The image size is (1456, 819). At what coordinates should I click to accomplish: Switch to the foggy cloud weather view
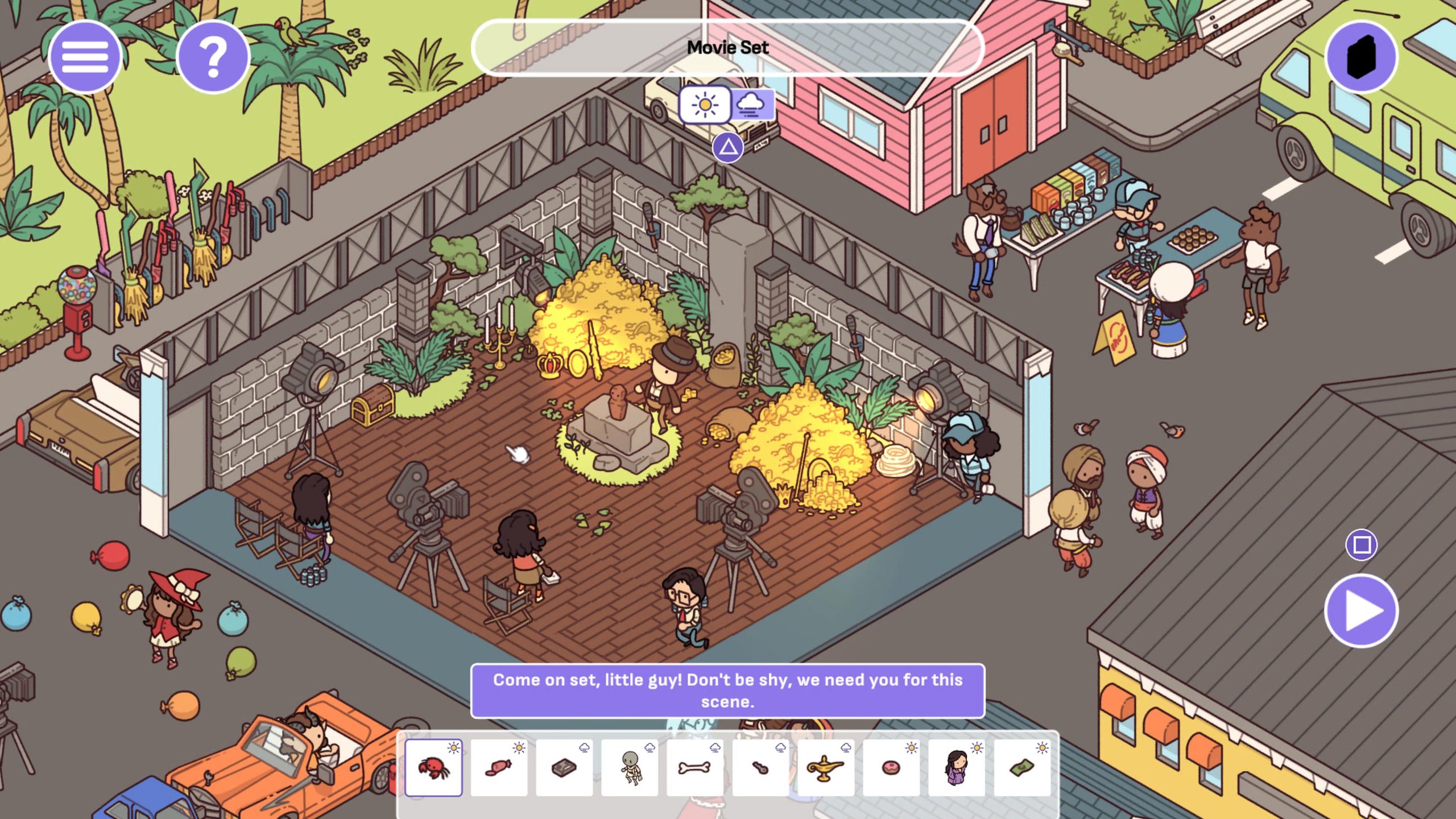[751, 105]
